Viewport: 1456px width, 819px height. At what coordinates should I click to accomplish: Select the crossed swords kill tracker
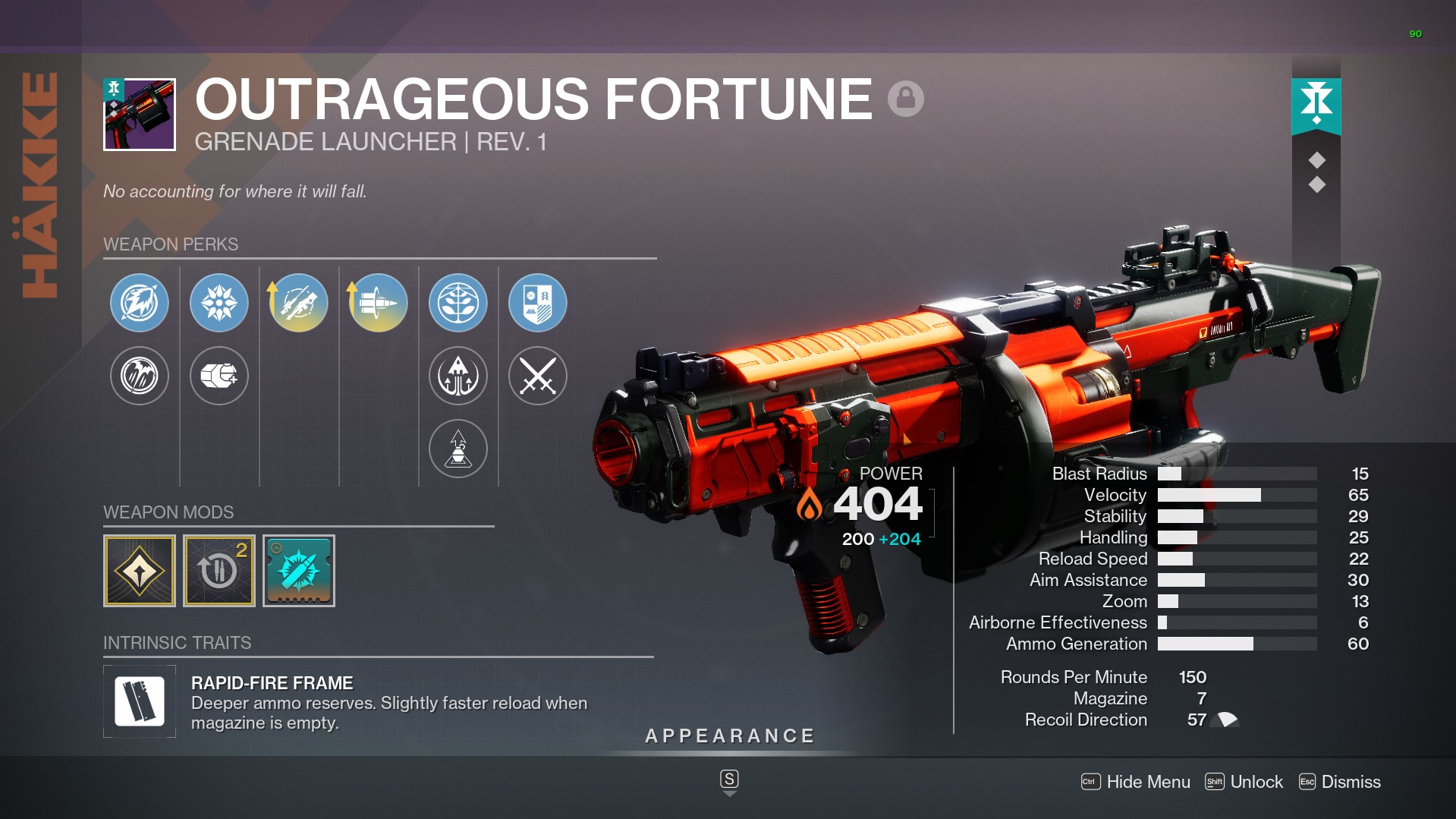point(538,376)
